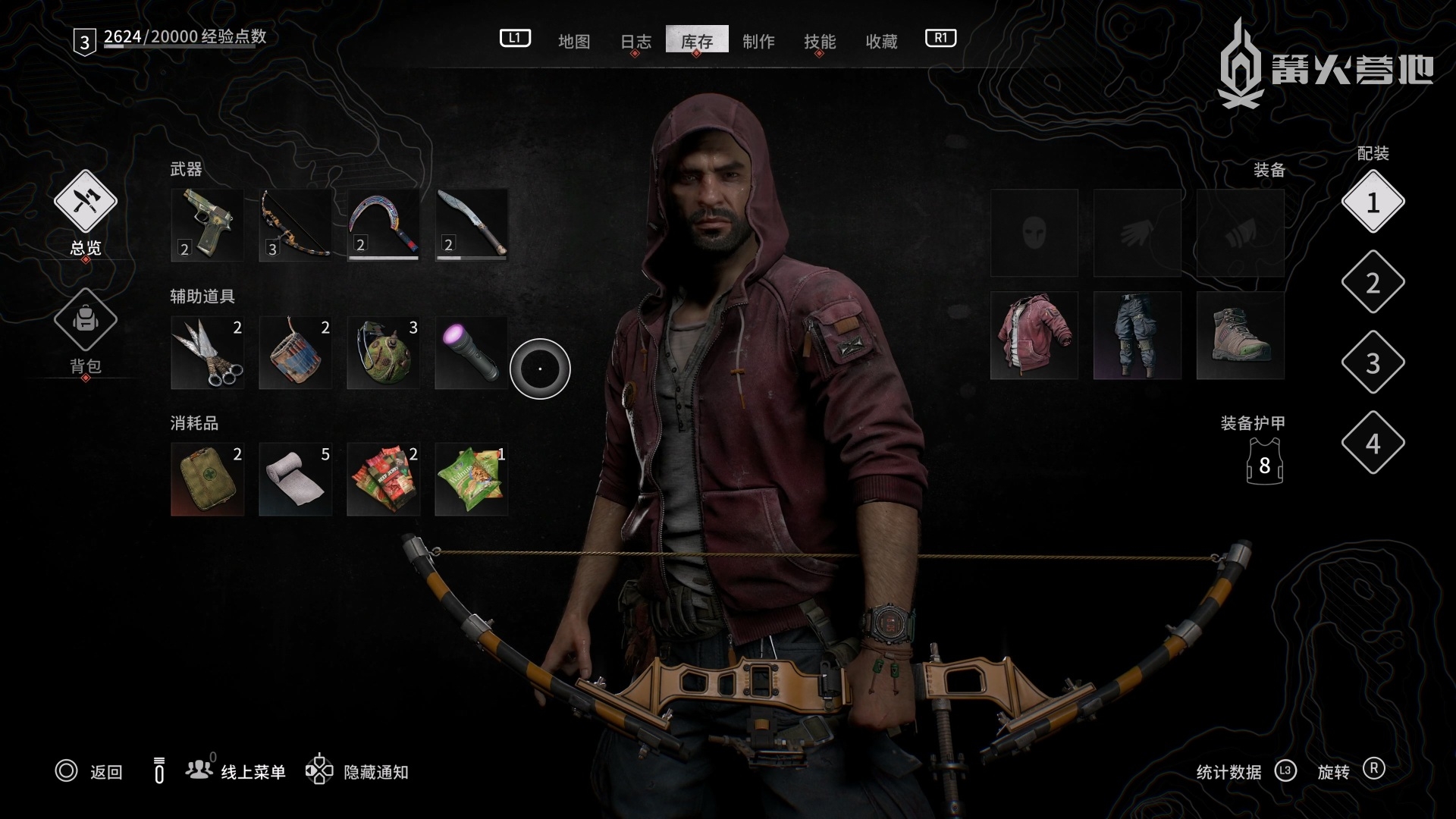Switch to the 地图 map tab
The width and height of the screenshot is (1456, 819).
click(x=573, y=41)
